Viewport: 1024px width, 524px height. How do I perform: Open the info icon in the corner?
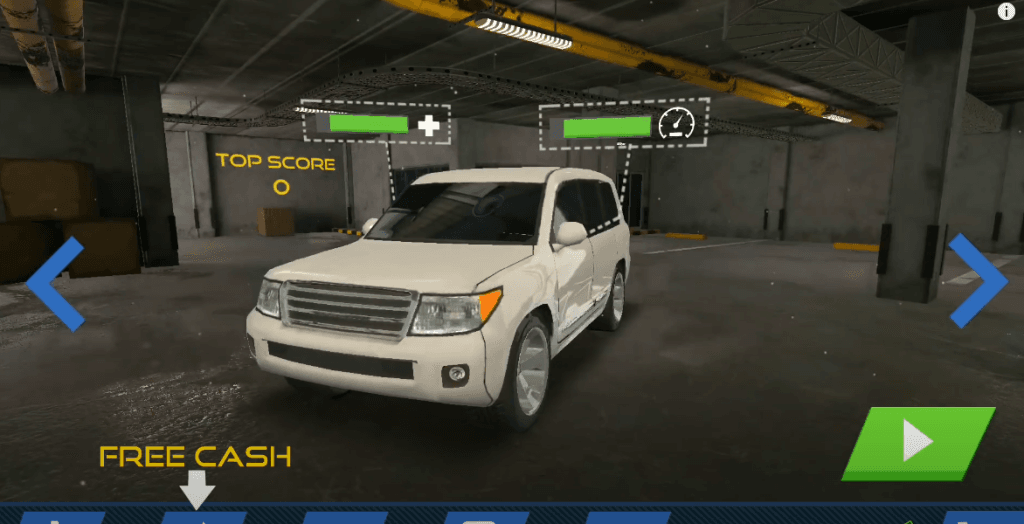click(x=1006, y=12)
